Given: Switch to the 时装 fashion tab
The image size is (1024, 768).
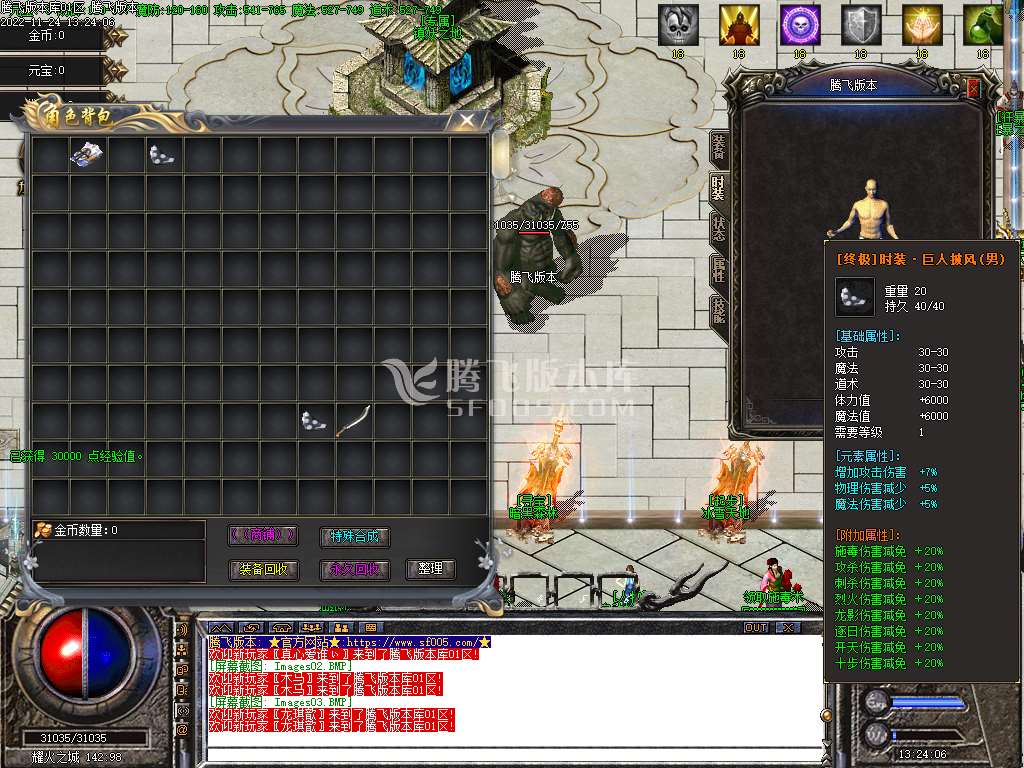Looking at the screenshot, I should (x=718, y=187).
